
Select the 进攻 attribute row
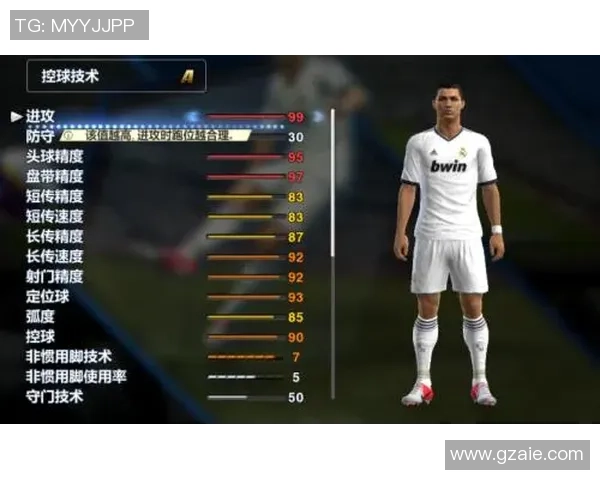[x=42, y=117]
